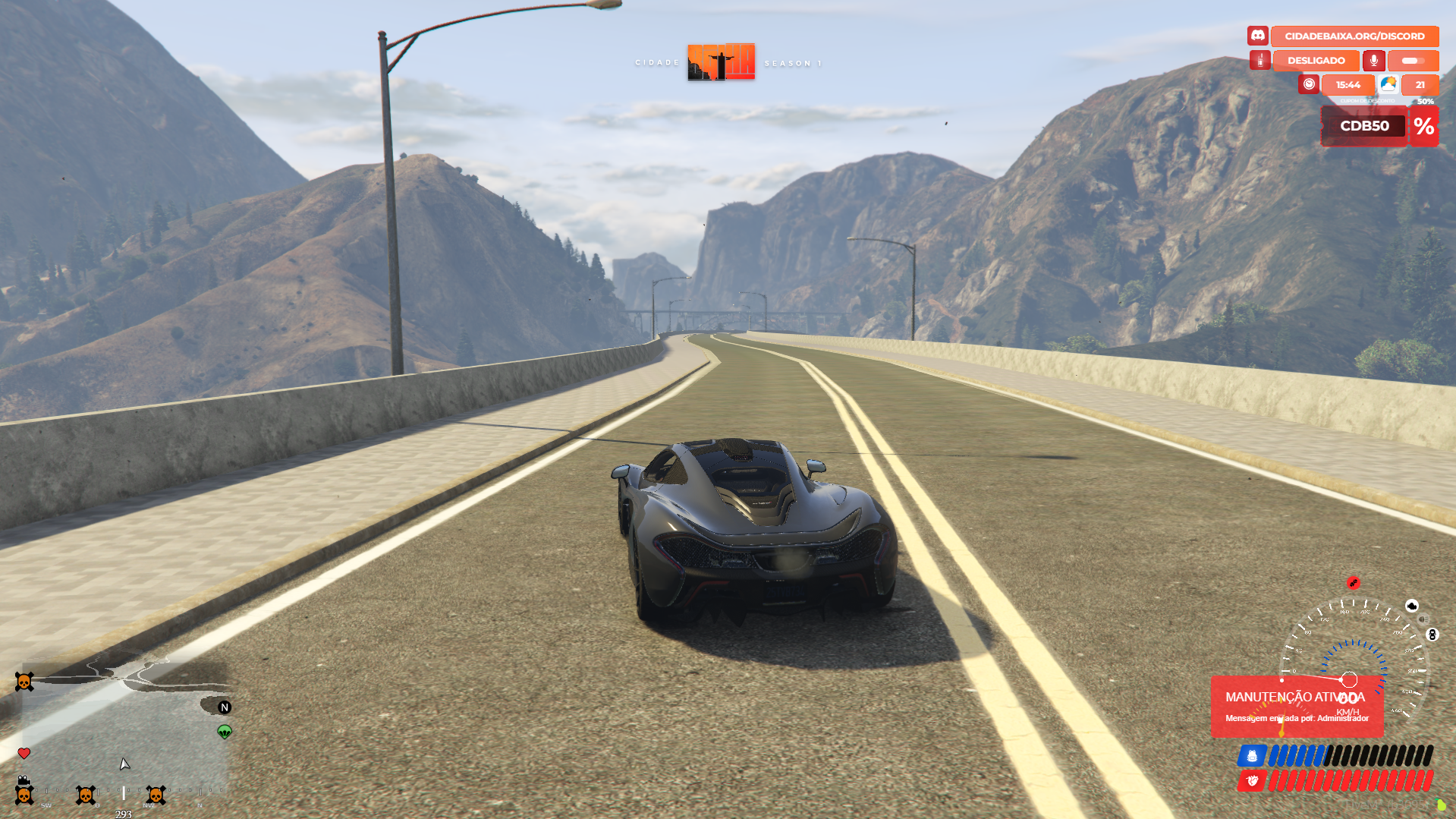The image size is (1456, 819).
Task: Click the red heart marker on minimap
Action: (24, 754)
